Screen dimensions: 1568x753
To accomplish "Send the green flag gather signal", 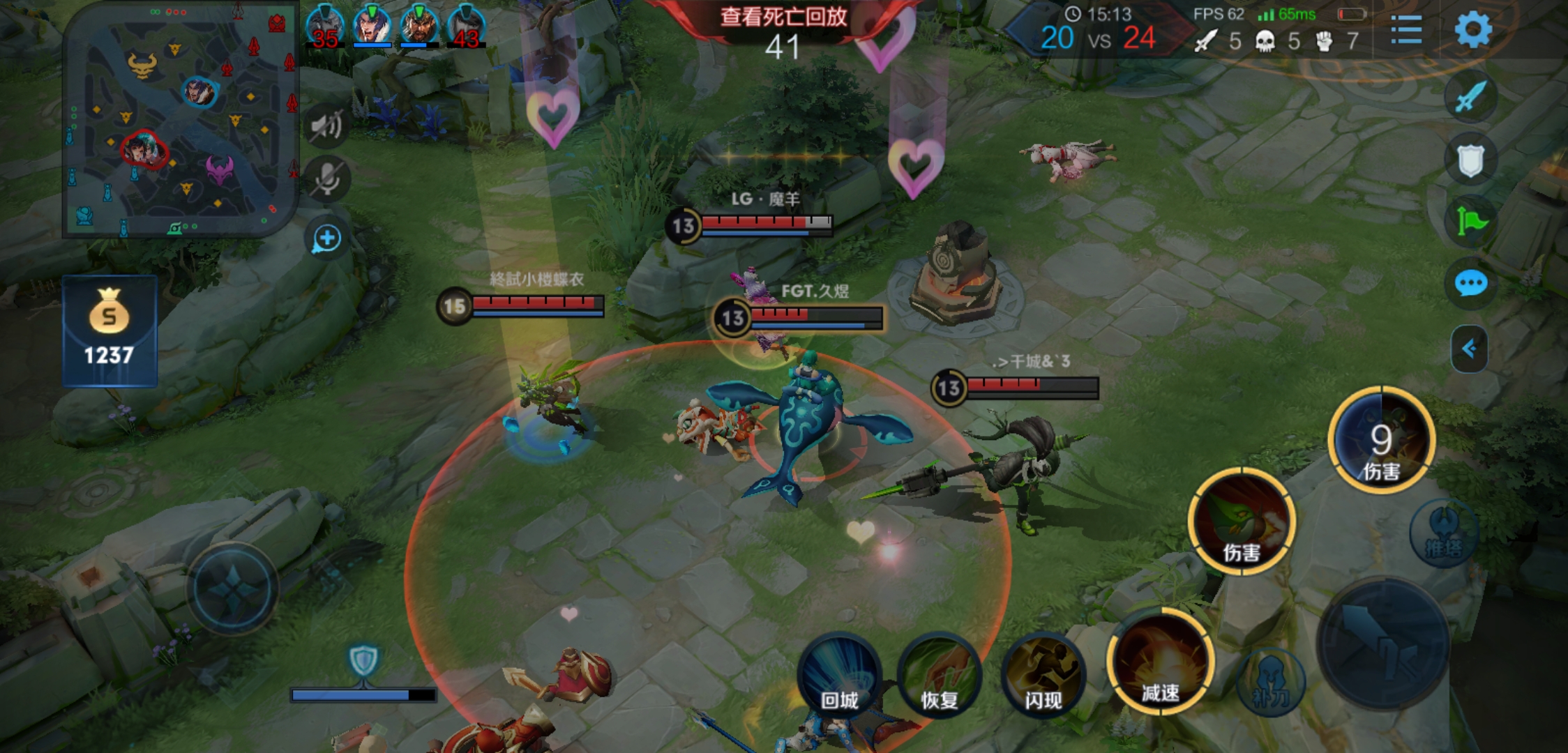I will (1470, 222).
